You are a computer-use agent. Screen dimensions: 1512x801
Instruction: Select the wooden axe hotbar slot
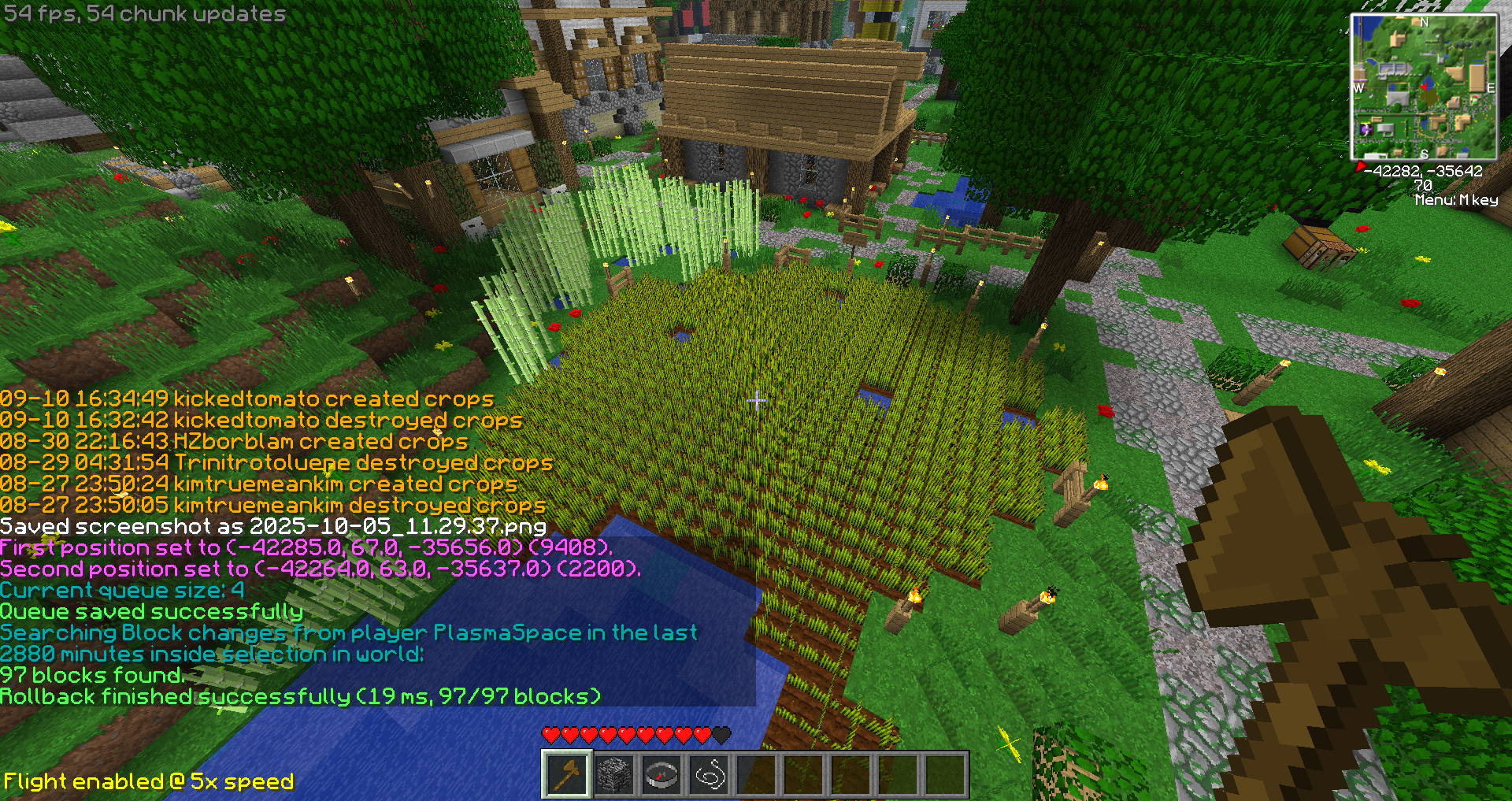click(566, 775)
